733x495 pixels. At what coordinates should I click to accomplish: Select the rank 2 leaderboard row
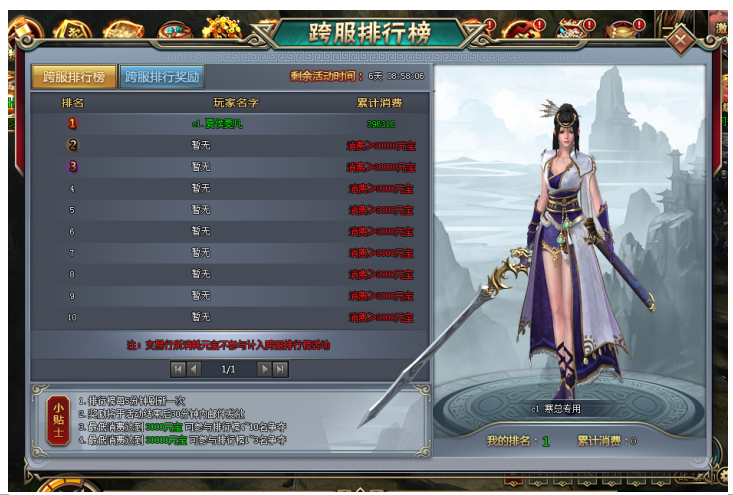coord(230,145)
